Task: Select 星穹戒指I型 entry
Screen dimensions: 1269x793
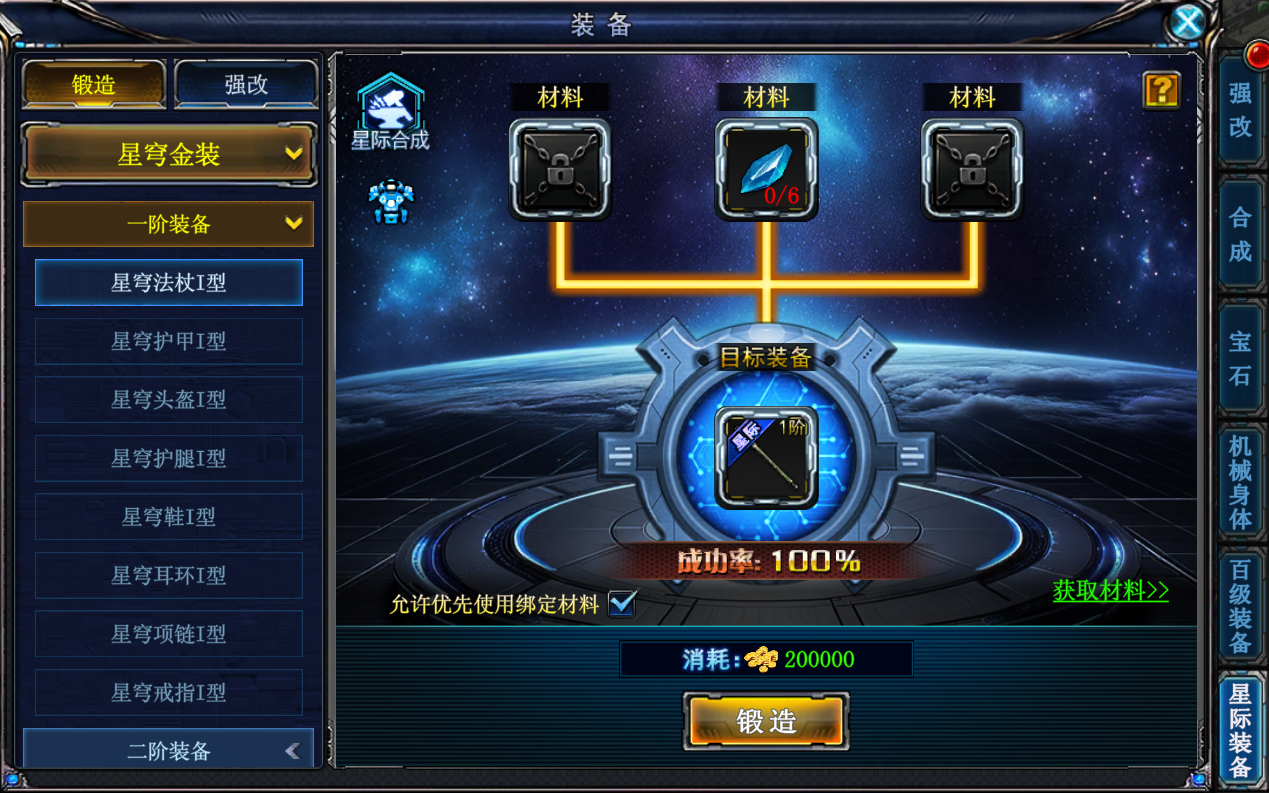Action: click(x=168, y=692)
